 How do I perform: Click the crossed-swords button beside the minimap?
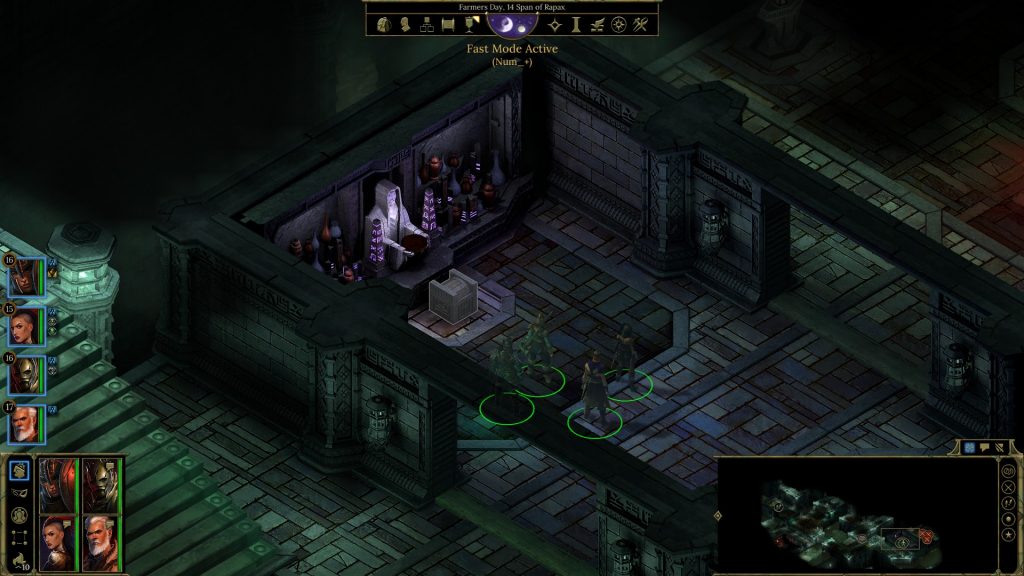coord(1008,486)
